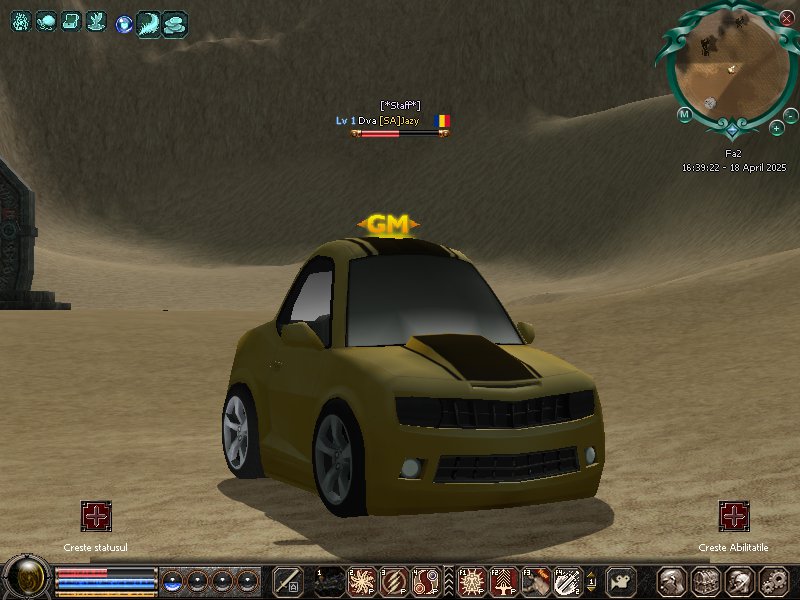This screenshot has width=800, height=600.
Task: Toggle the camera view button on taskbar
Action: point(622,580)
